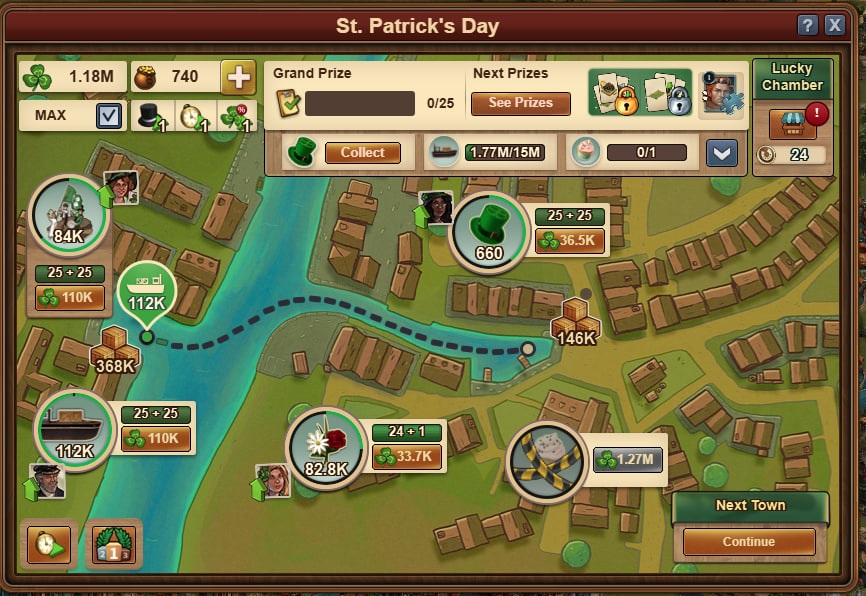Toggle the MAX checkbox
866x596 pixels.
[110, 116]
